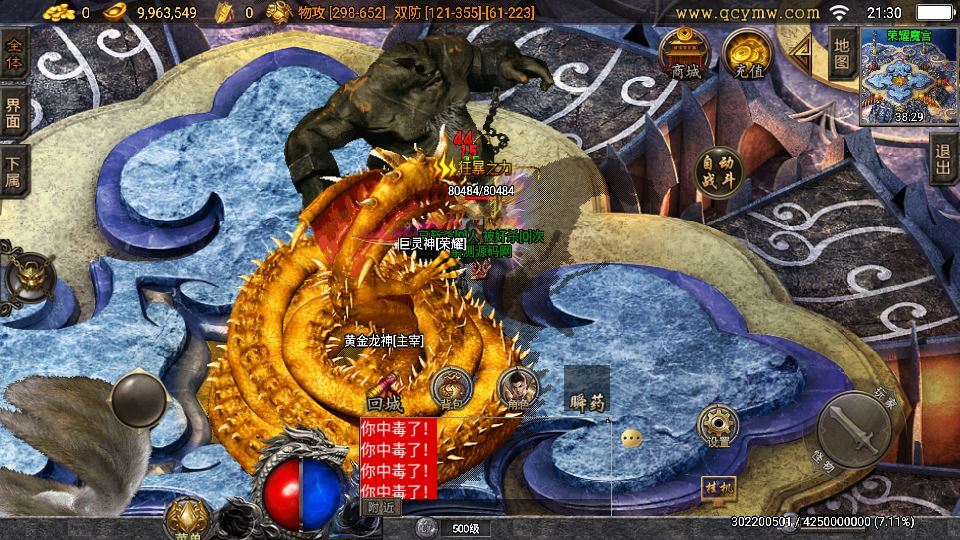Collapse the top icon row with the triangle arrow
Screen dimensions: 960x540
pyautogui.click(x=802, y=48)
